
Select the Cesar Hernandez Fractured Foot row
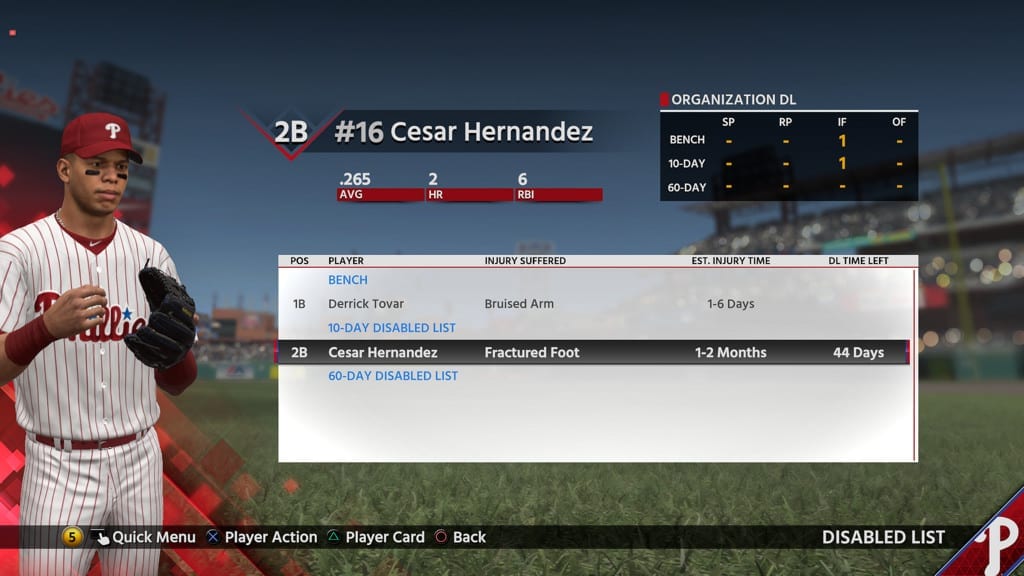pyautogui.click(x=596, y=352)
